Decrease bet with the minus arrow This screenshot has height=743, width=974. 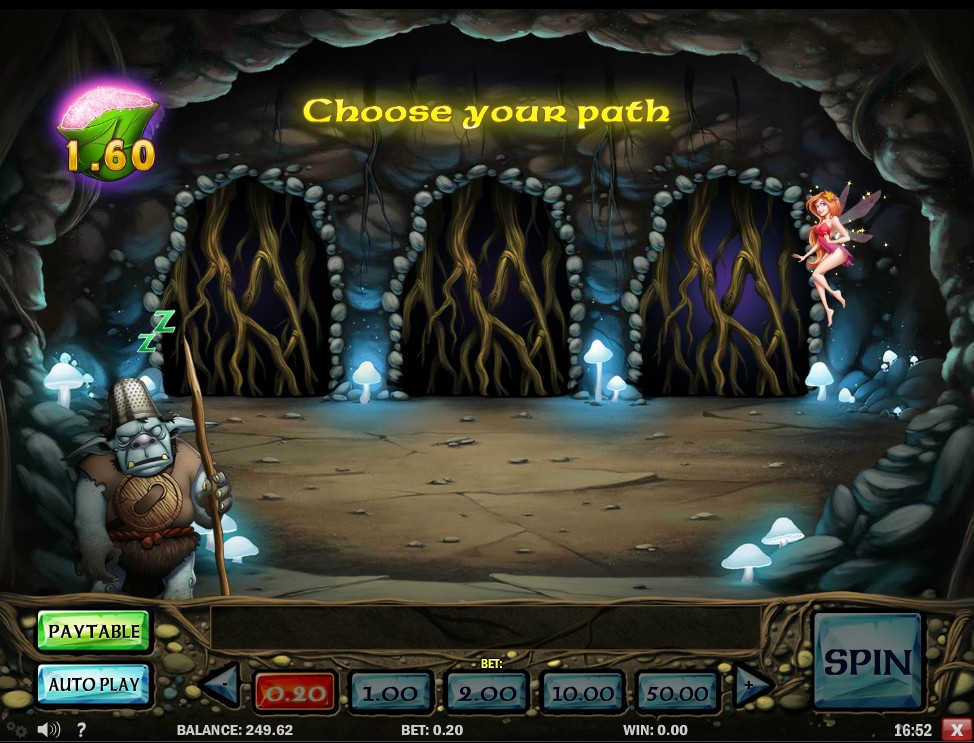[x=221, y=686]
